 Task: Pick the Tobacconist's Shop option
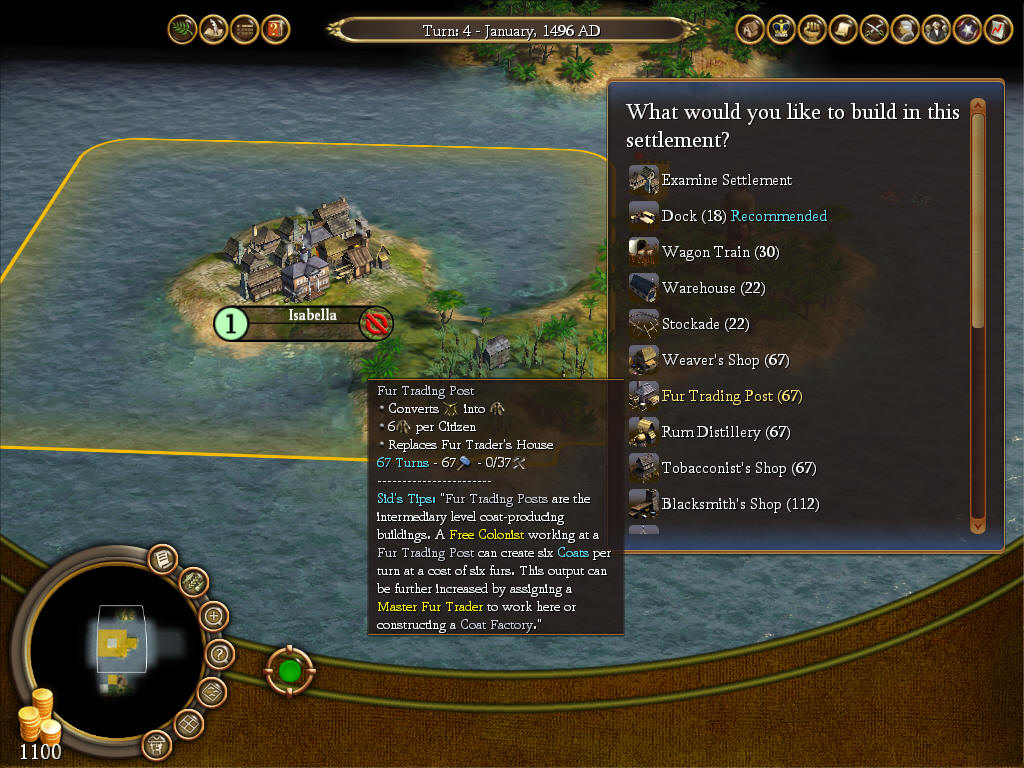[738, 468]
